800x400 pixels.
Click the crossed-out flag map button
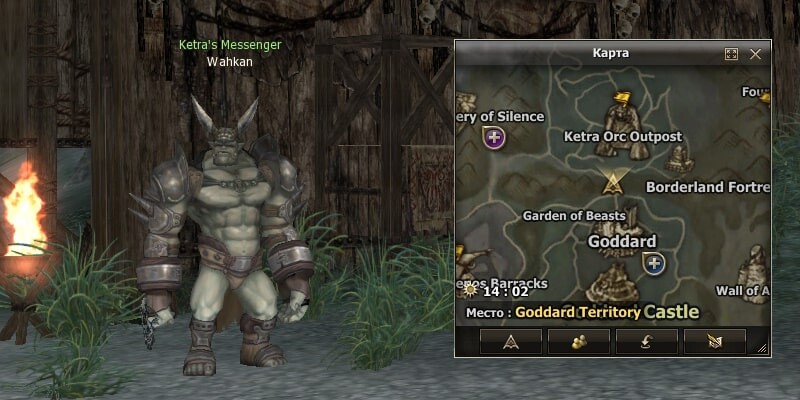coord(715,341)
